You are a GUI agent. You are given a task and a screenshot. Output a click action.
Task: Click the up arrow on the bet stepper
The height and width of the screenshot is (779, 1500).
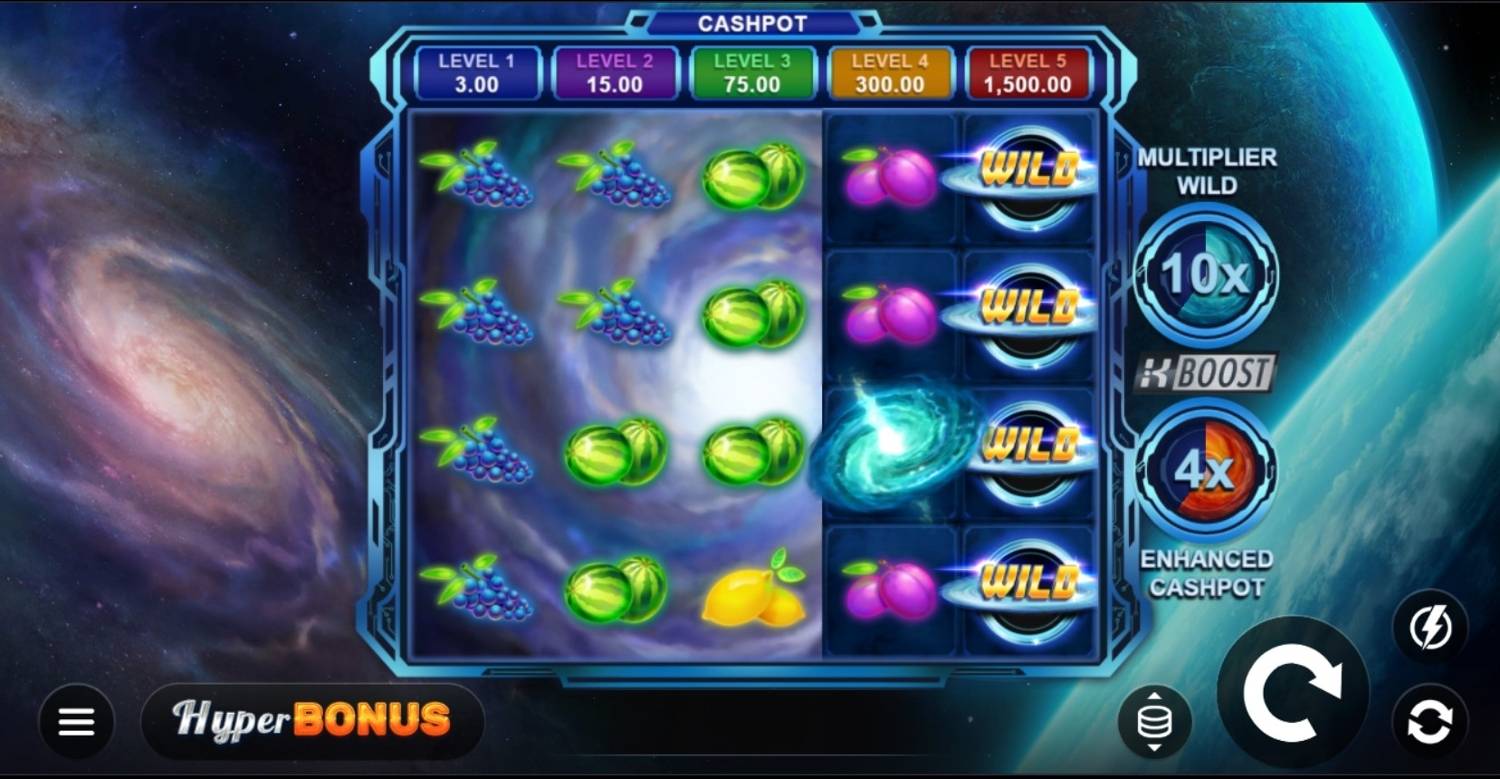[x=1154, y=695]
